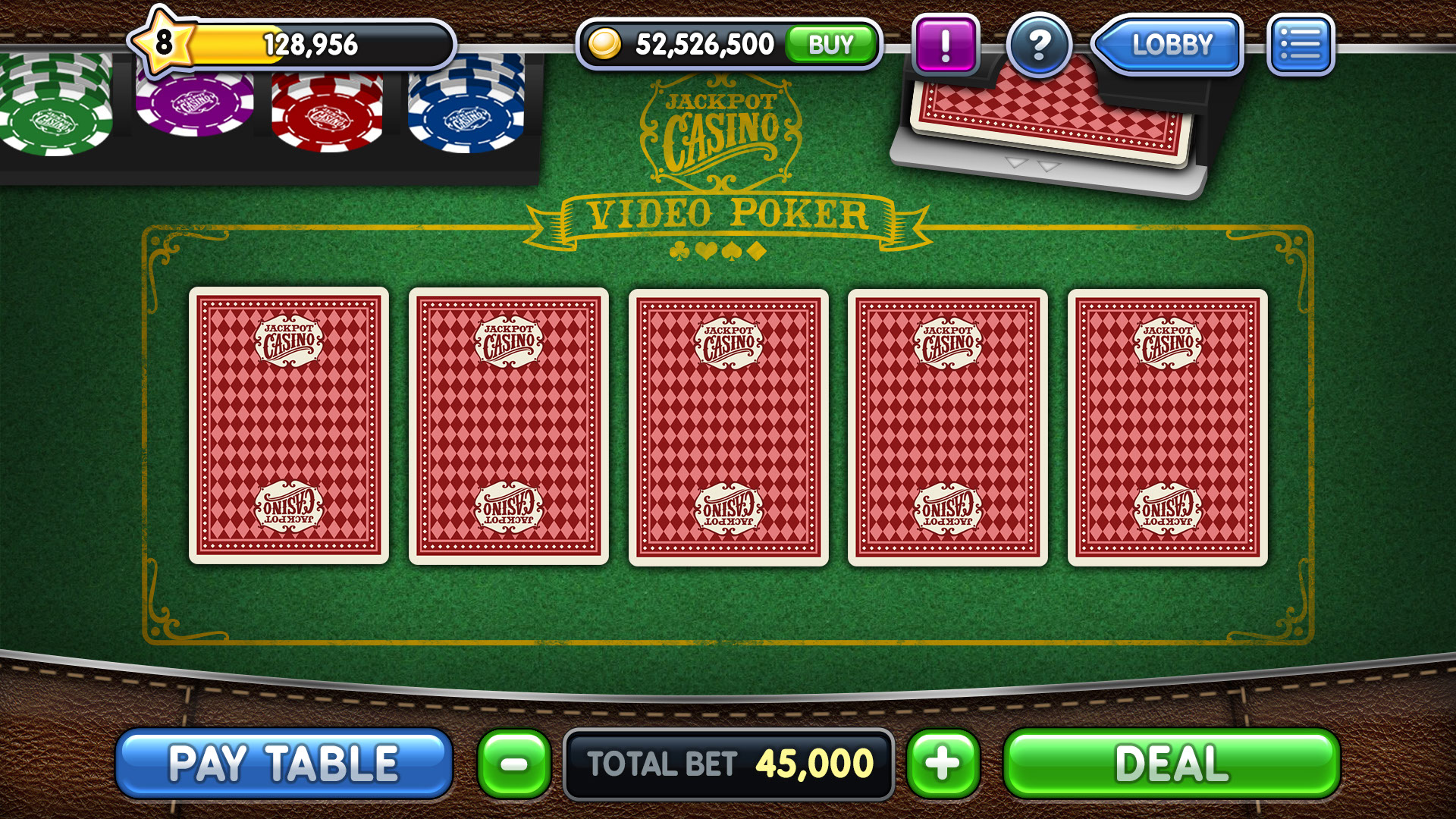The height and width of the screenshot is (819, 1456).
Task: Increase the total bet with plus
Action: [943, 764]
